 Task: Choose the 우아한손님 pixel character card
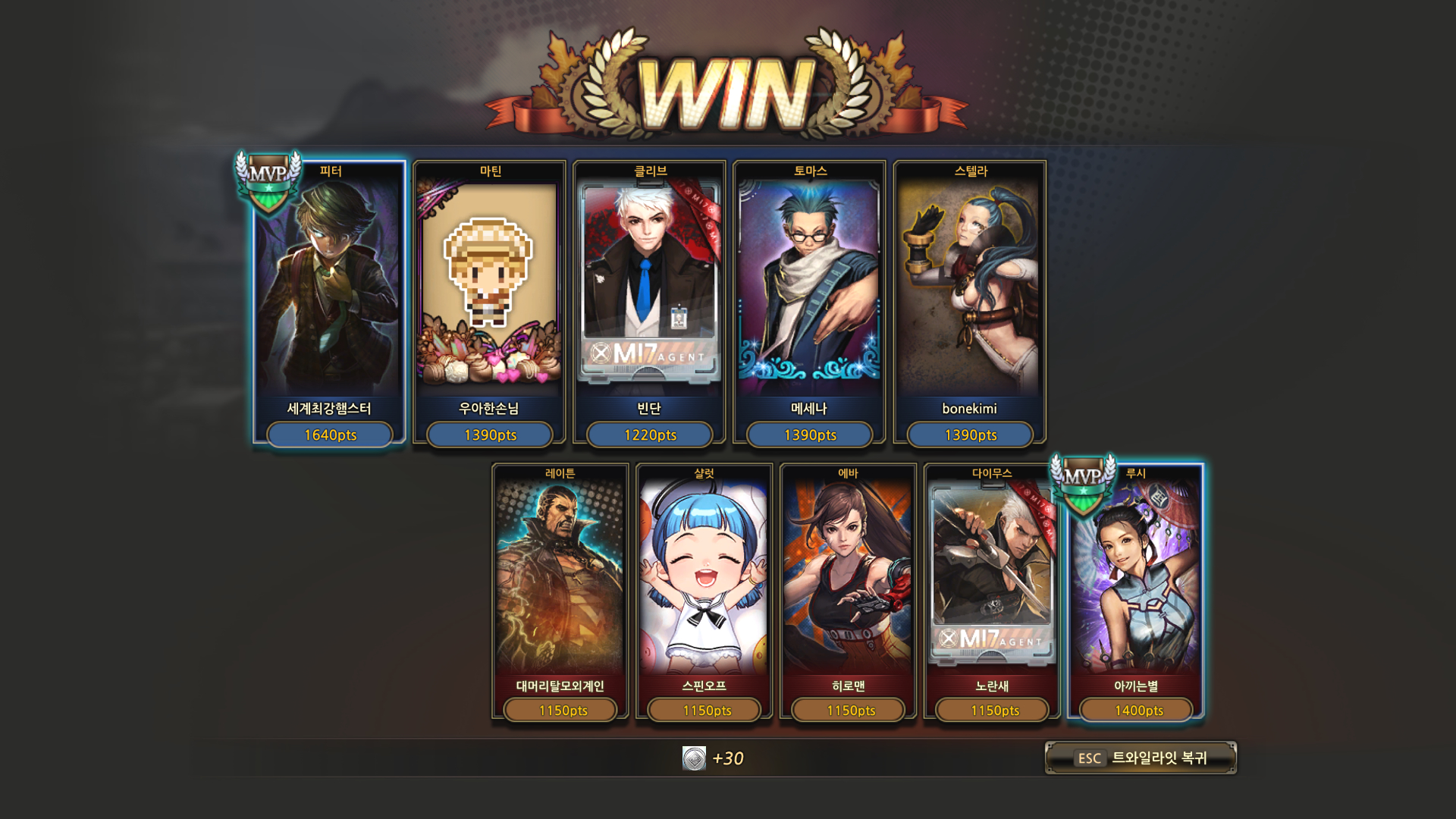(x=489, y=303)
